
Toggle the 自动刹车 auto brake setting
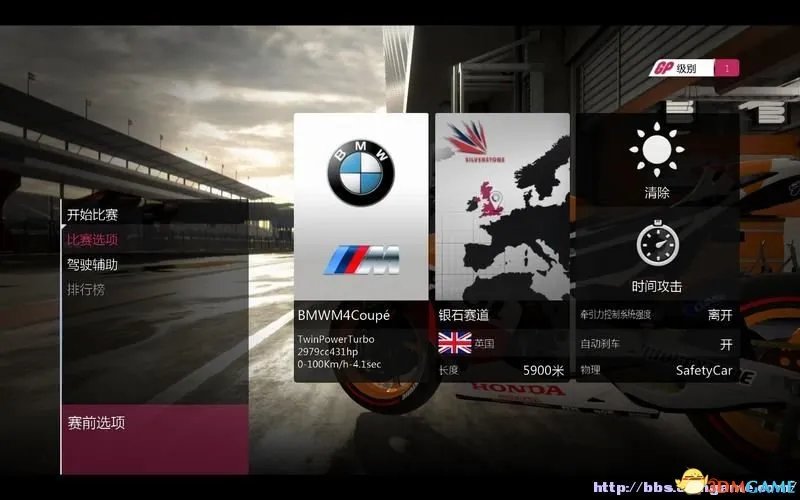[x=657, y=344]
